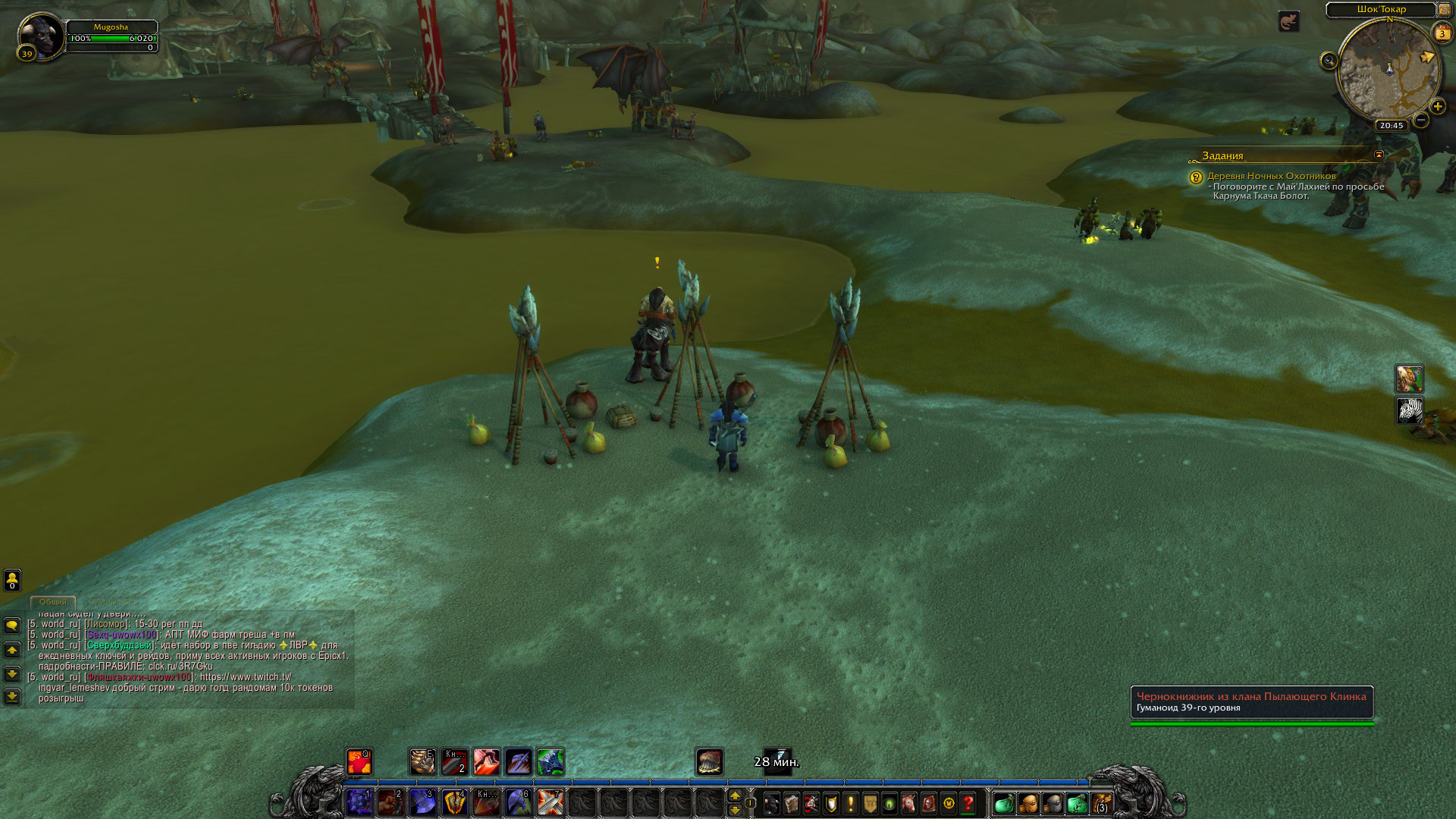Activate the crossed swords ability in slot 7

pyautogui.click(x=550, y=802)
